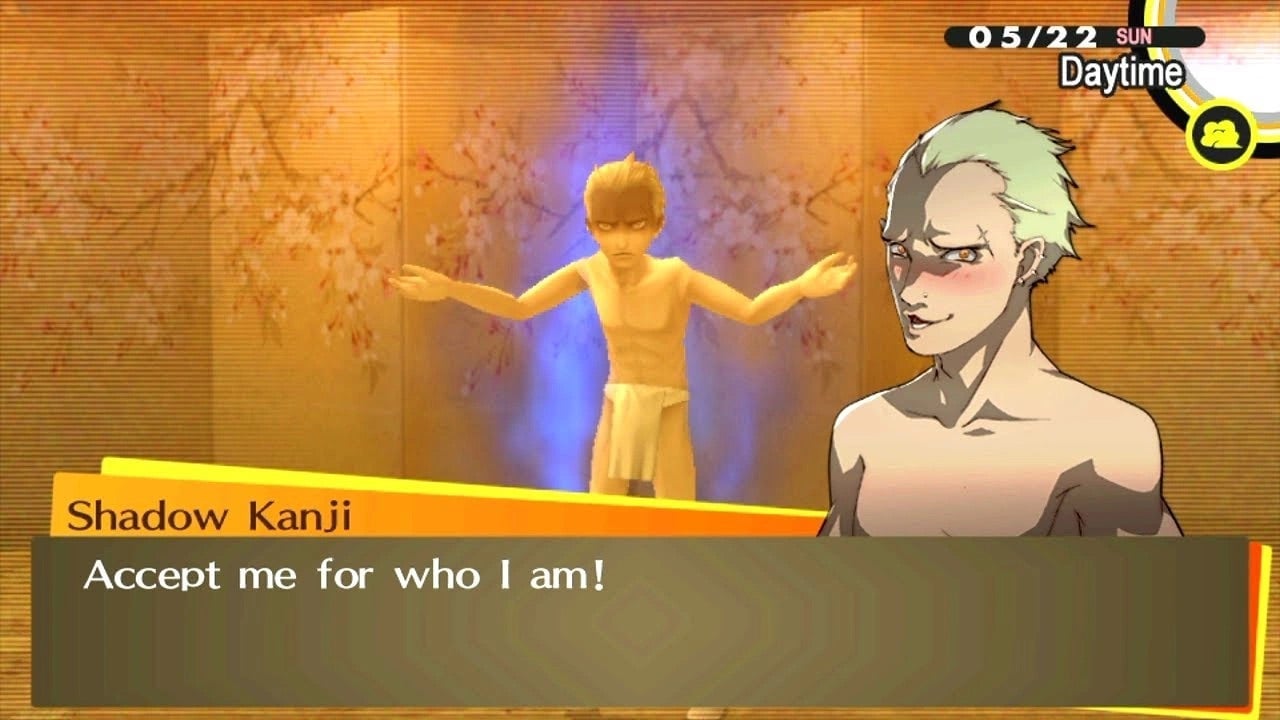Click Kanji's outstretched left arm

tap(790, 280)
